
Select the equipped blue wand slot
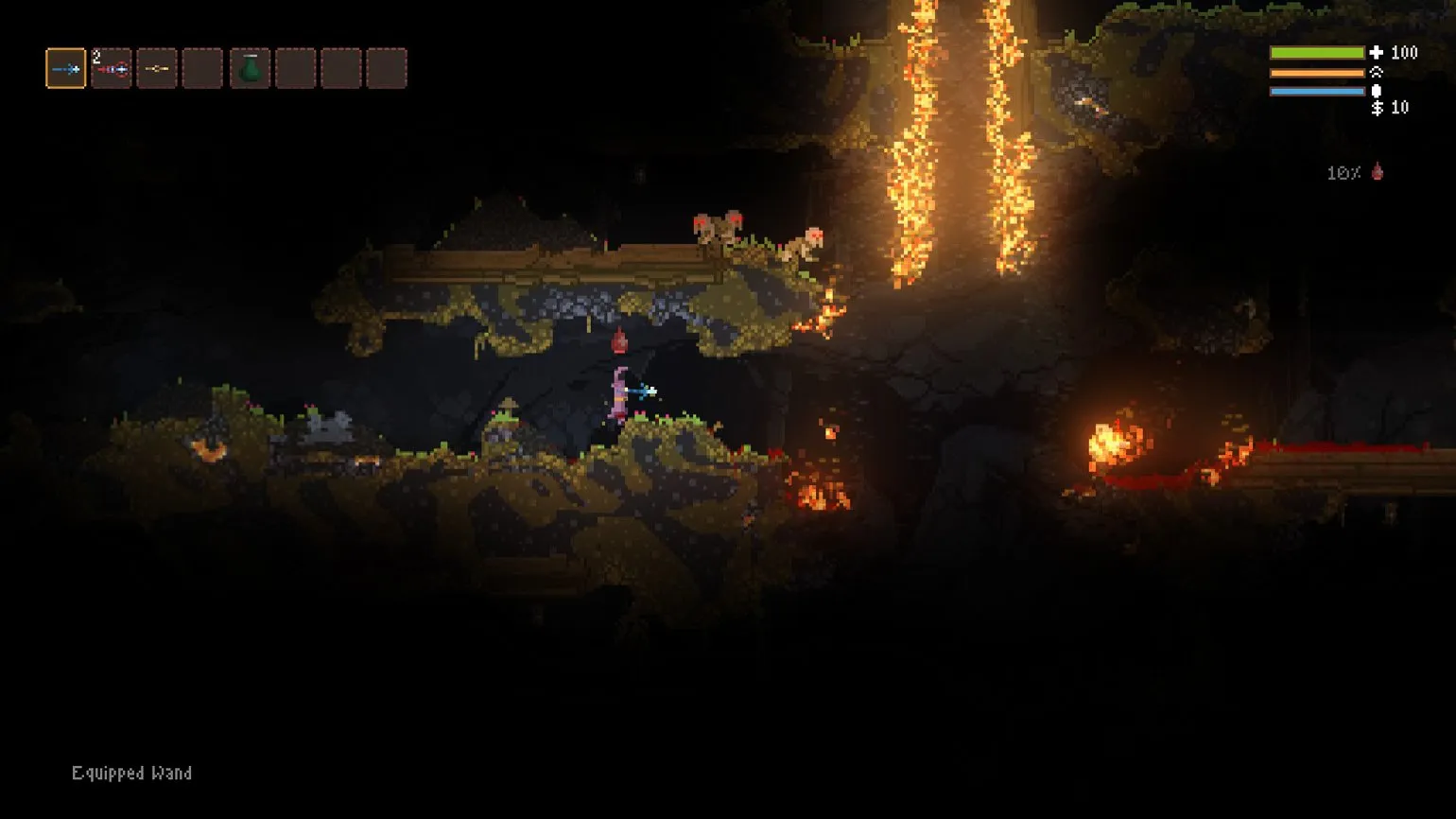click(66, 68)
